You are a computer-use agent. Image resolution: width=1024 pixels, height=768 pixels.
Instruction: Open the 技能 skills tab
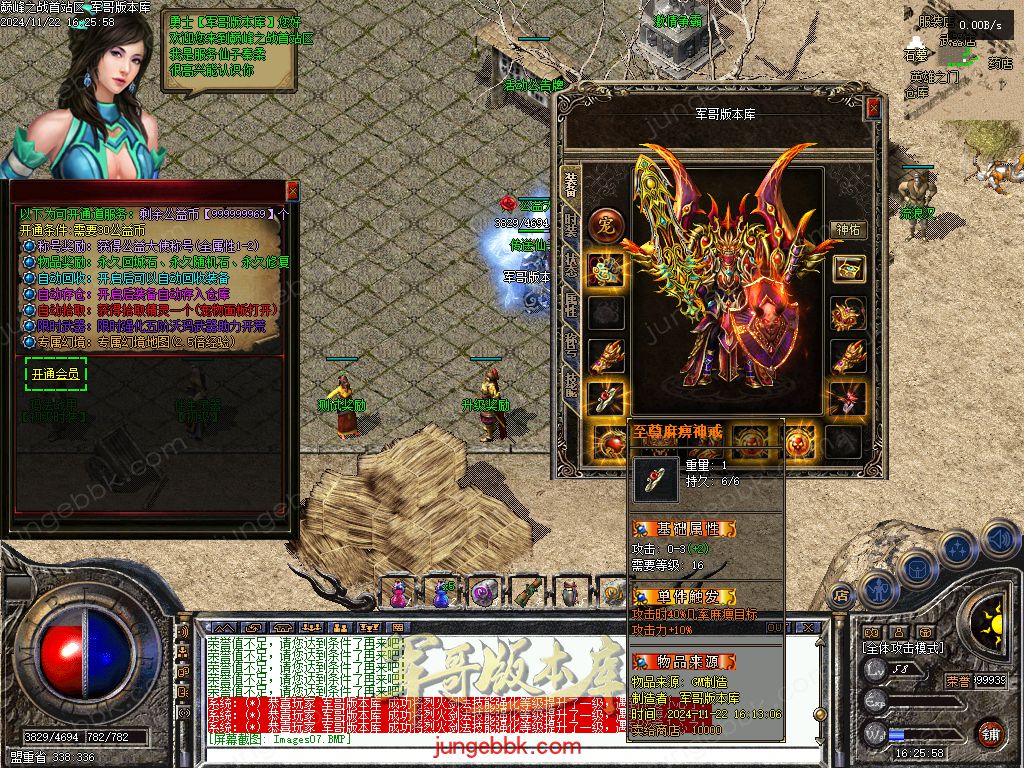[571, 385]
